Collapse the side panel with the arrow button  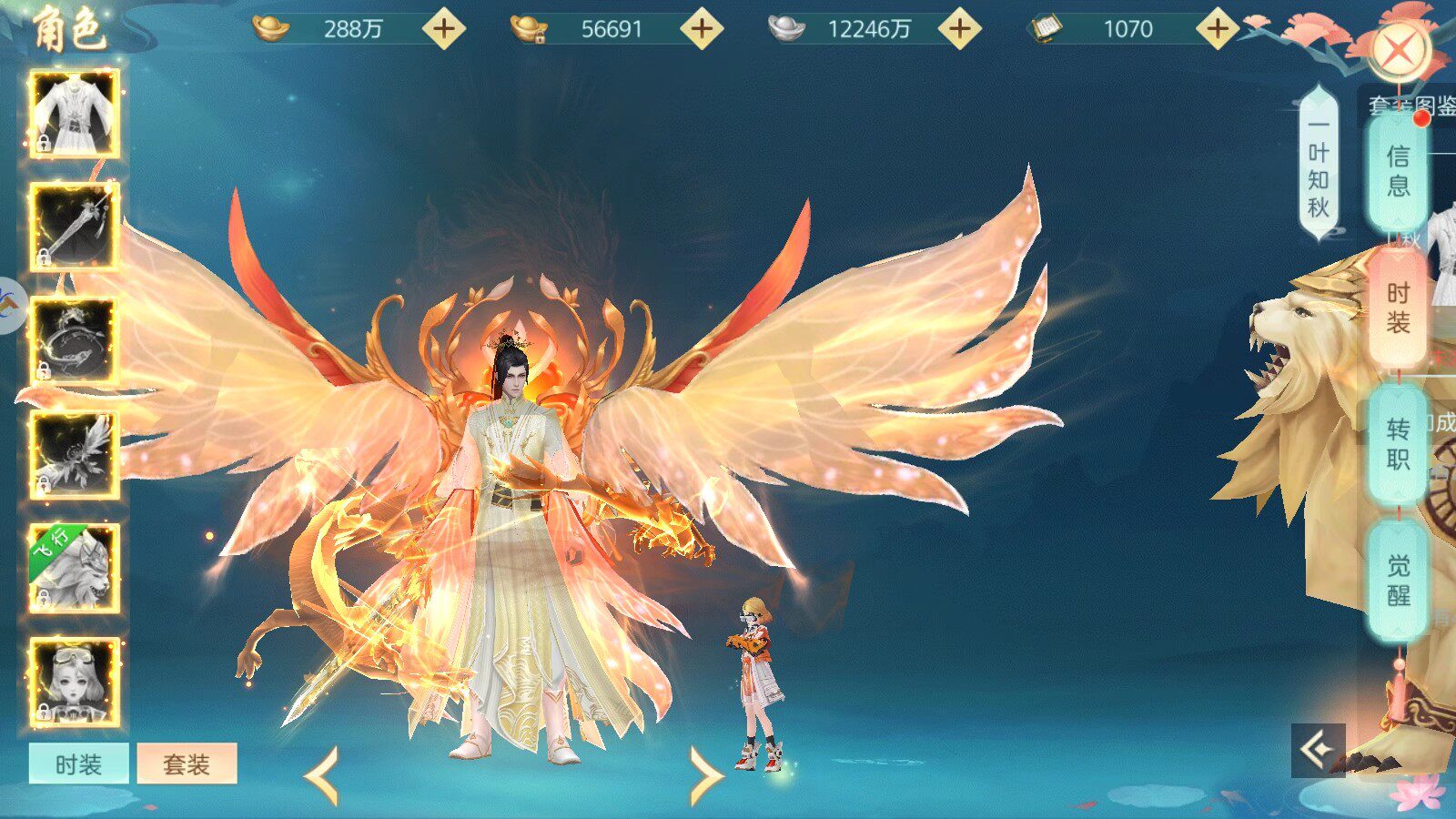(x=1318, y=750)
